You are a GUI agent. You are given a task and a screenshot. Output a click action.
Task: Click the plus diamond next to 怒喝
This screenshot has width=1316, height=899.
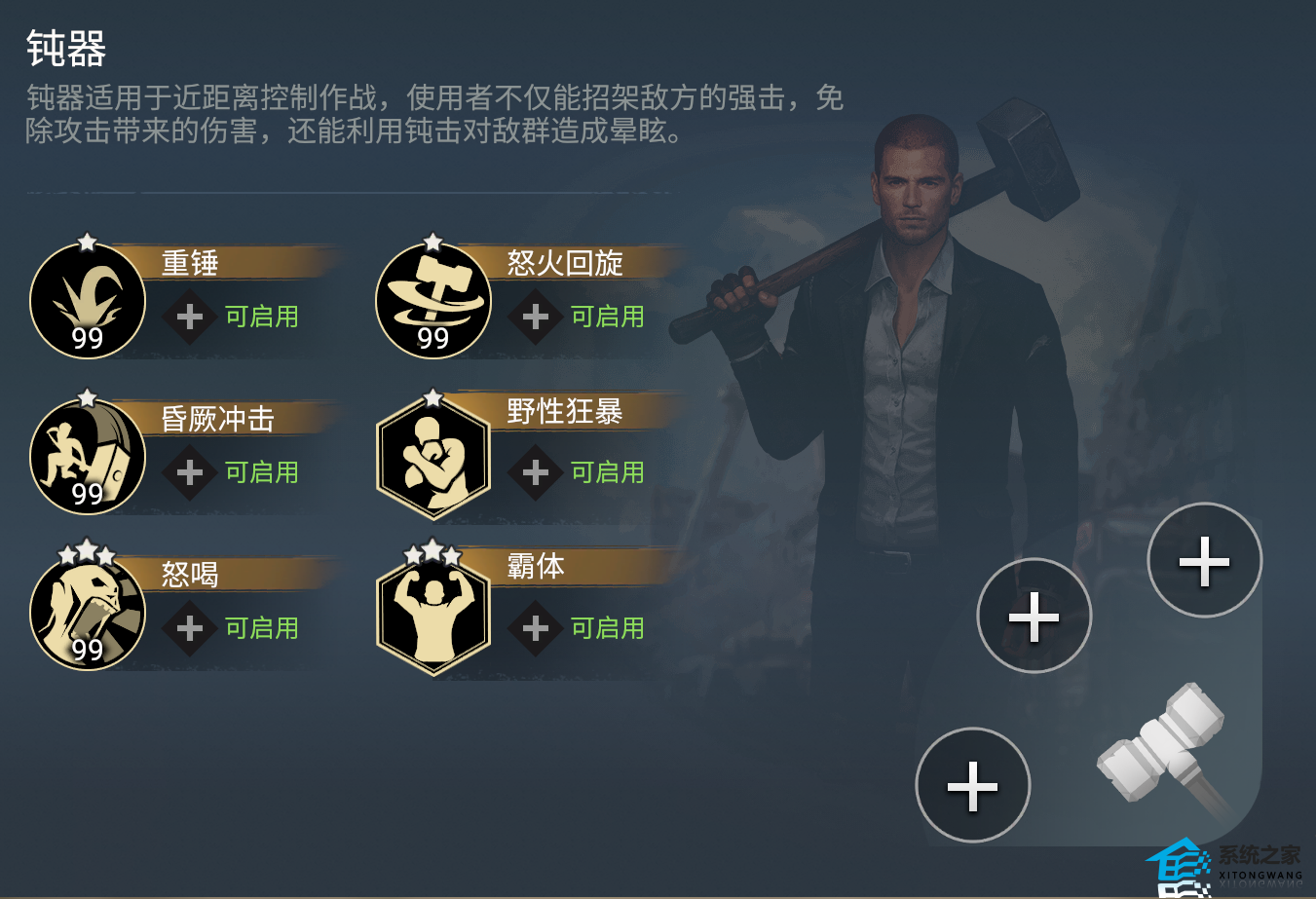(x=189, y=628)
